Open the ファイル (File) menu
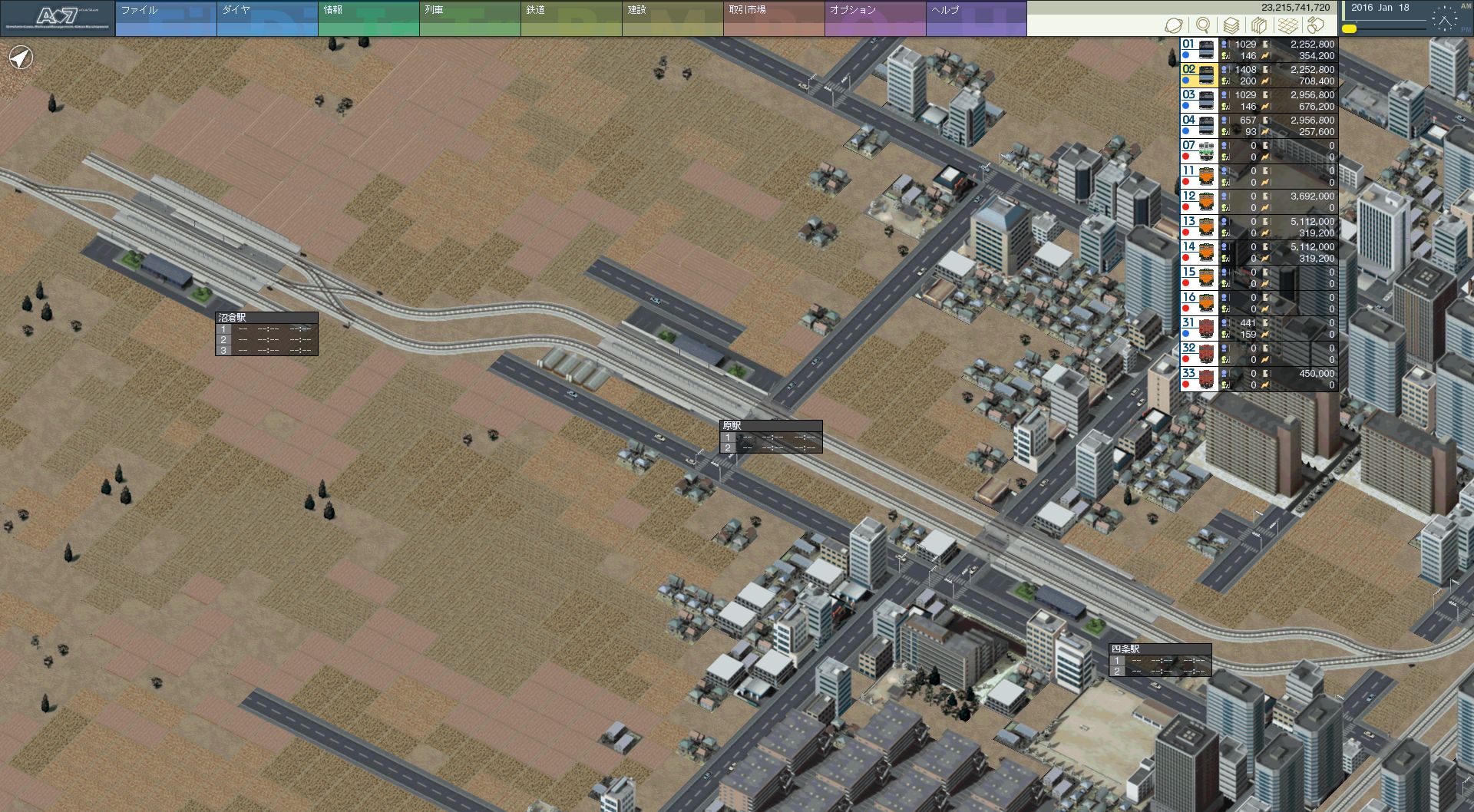 [x=165, y=18]
